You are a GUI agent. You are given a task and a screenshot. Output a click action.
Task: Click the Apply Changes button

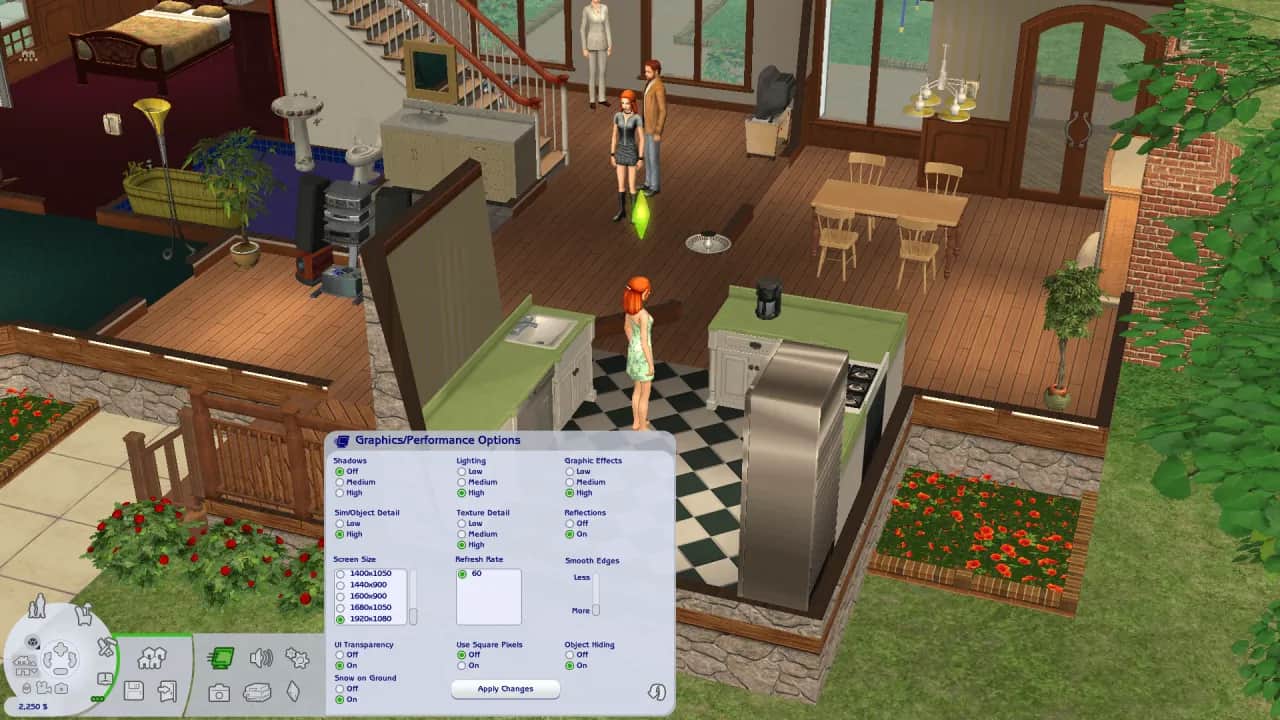point(505,689)
